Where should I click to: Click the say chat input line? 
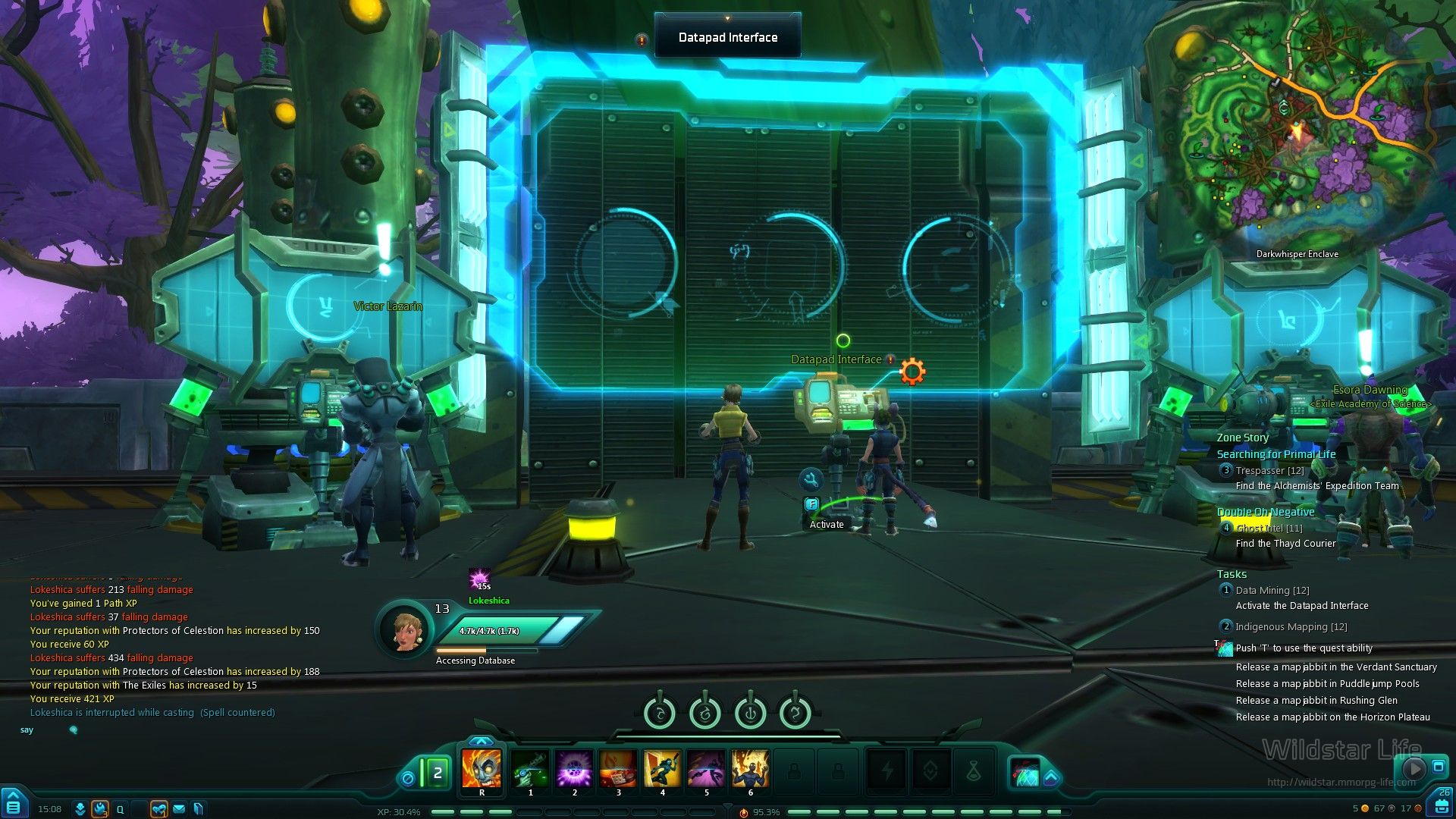click(152, 730)
